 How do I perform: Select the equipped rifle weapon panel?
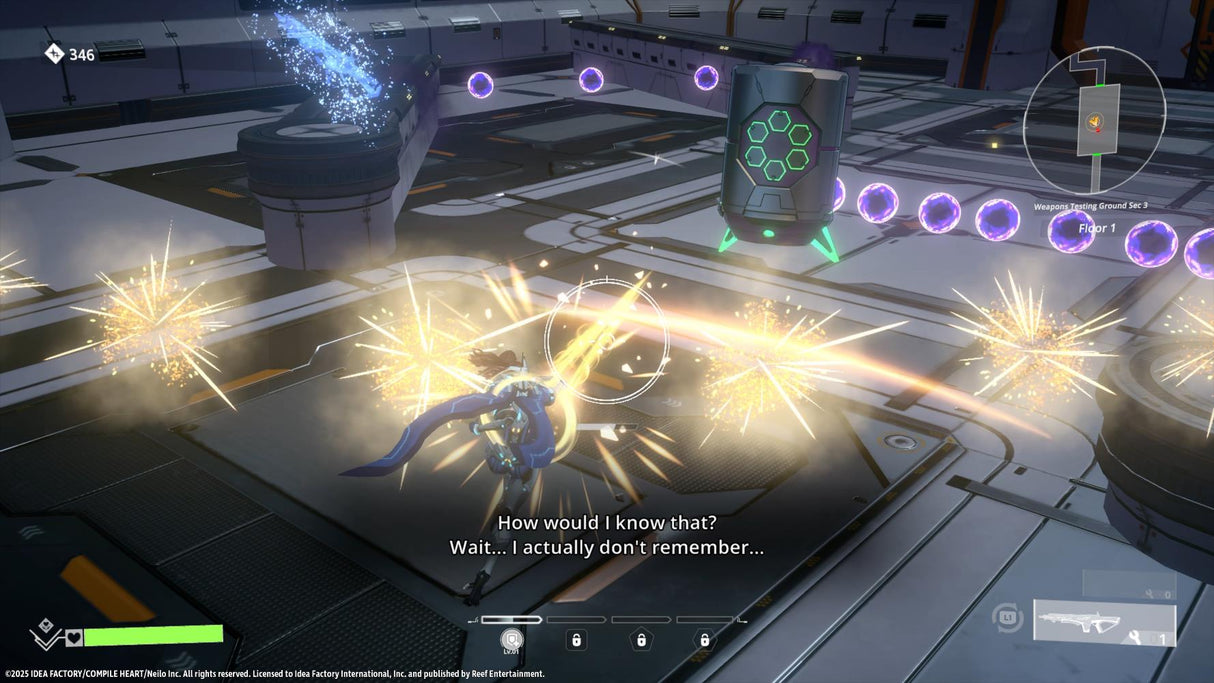click(x=1104, y=622)
